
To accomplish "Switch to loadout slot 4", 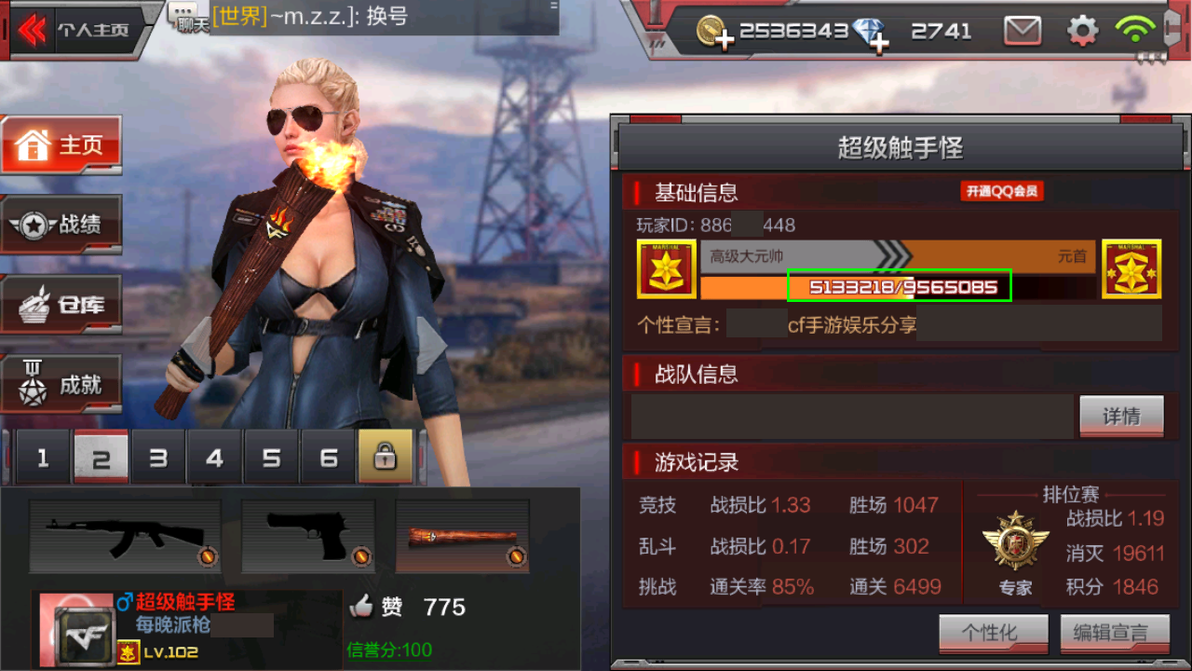I will [x=214, y=458].
